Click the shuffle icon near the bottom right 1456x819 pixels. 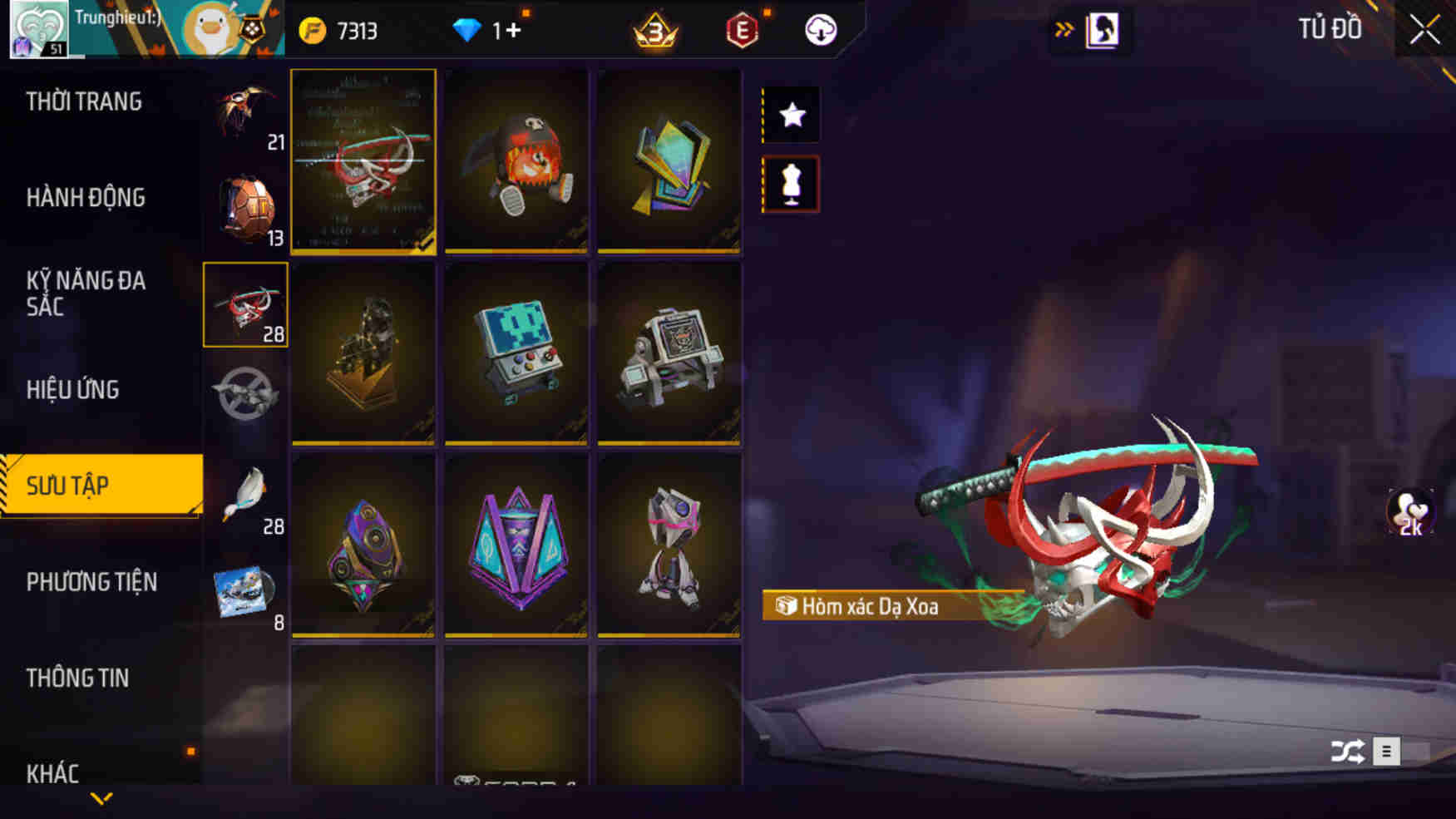point(1350,751)
